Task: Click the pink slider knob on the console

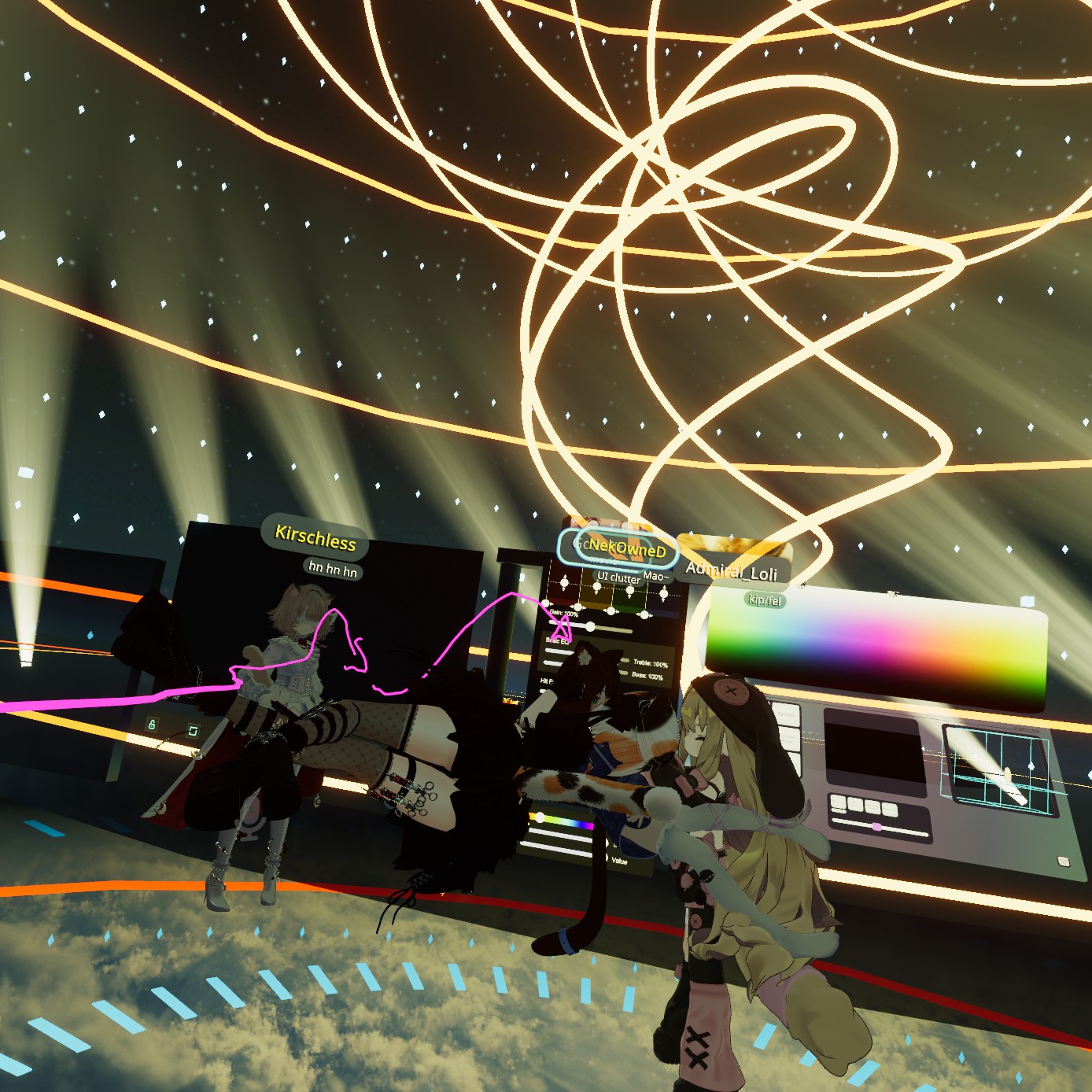Action: [876, 827]
